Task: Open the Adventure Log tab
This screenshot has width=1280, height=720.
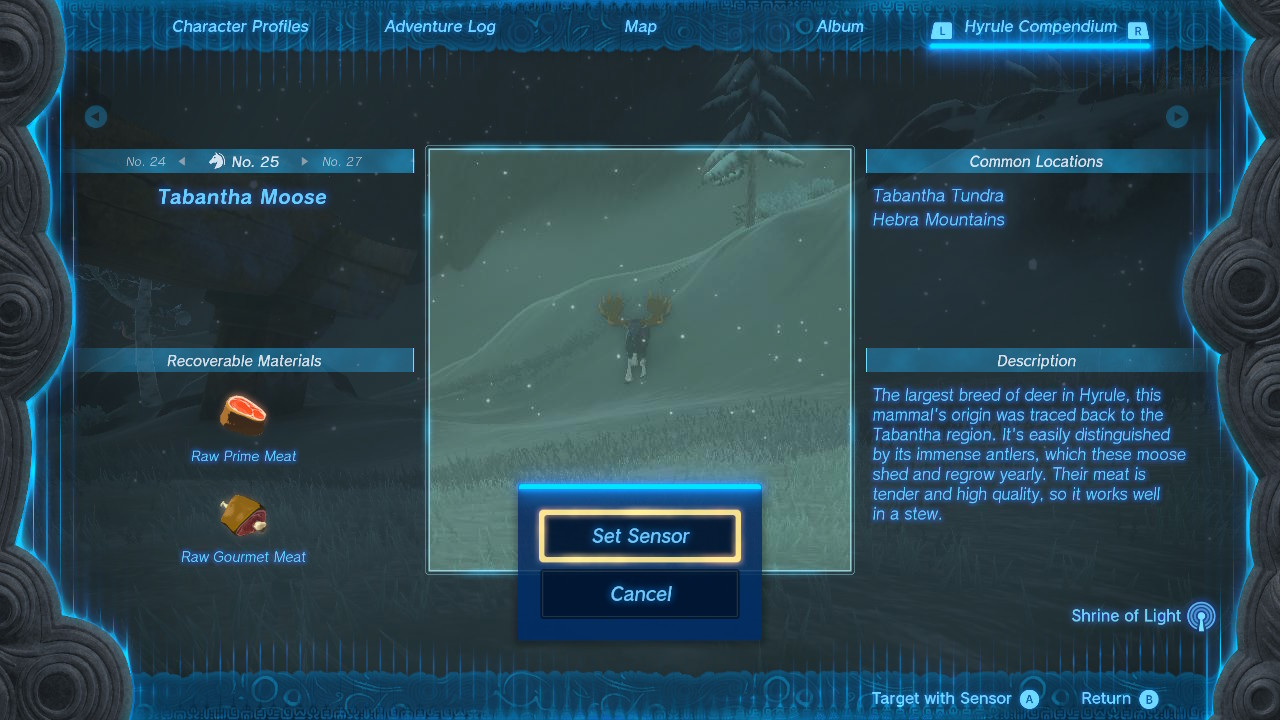Action: coord(440,26)
